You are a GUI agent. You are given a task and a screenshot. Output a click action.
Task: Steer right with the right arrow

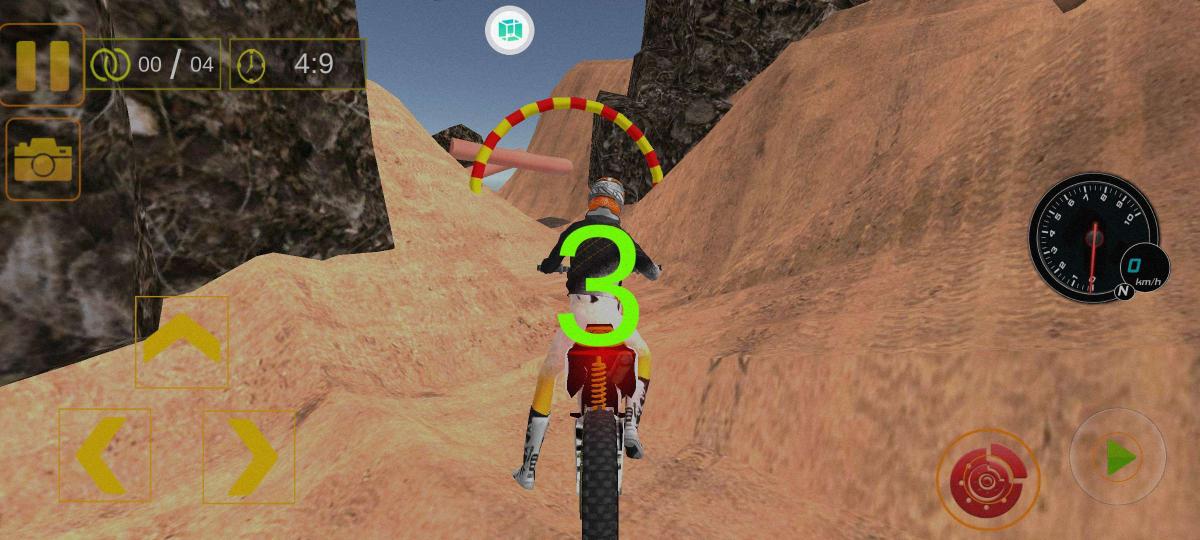pyautogui.click(x=249, y=455)
